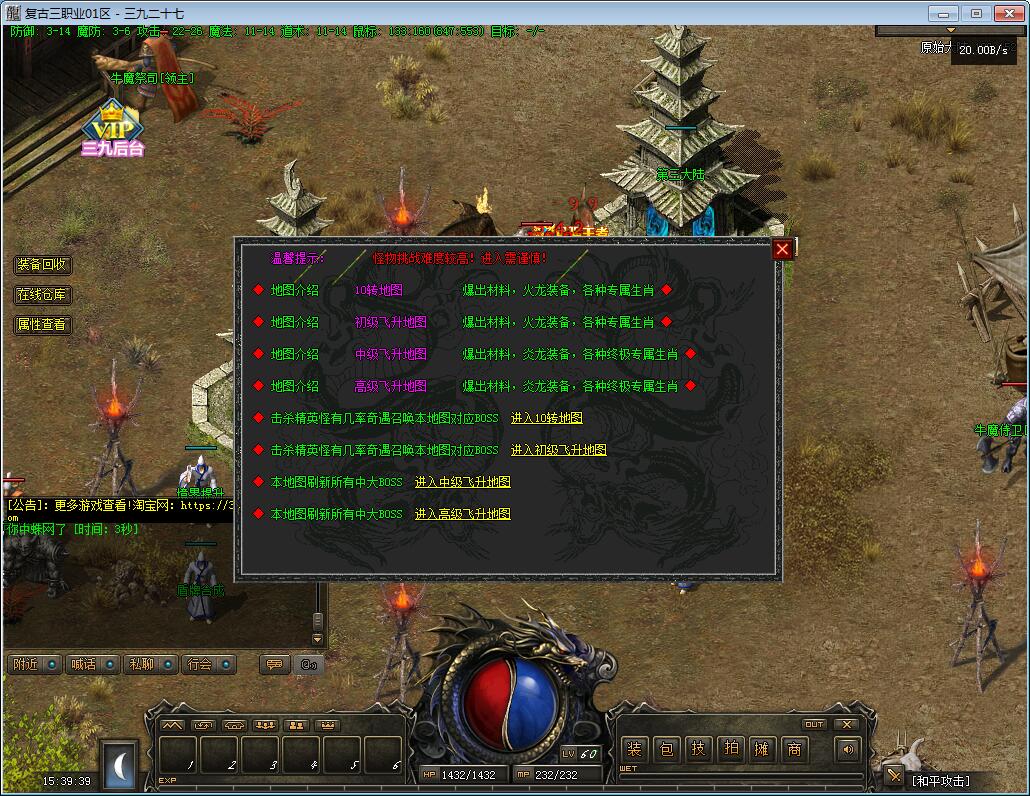Toggle the sound speaker button
The image size is (1030, 796).
(x=848, y=749)
